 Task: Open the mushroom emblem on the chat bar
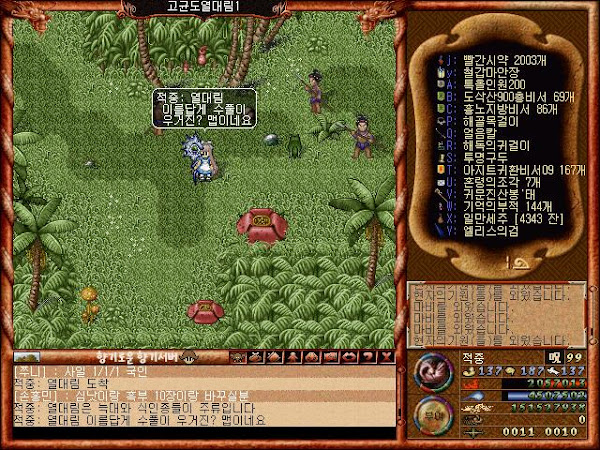[x=190, y=357]
